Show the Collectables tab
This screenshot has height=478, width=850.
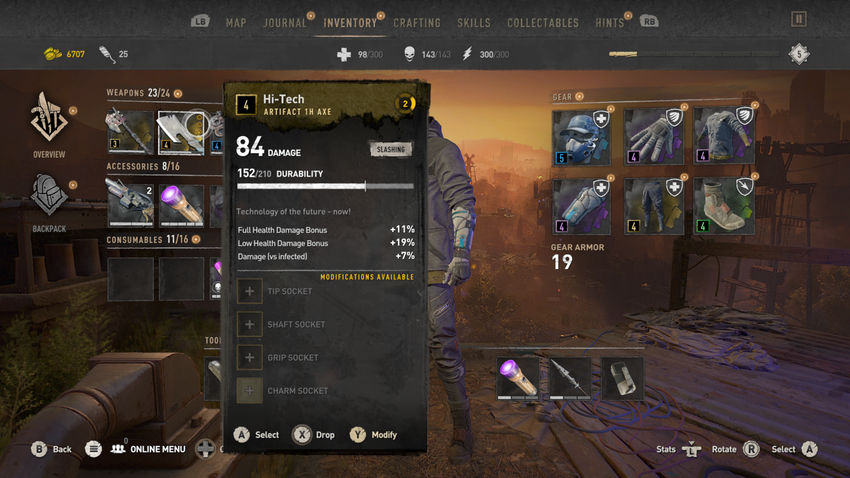[x=543, y=23]
